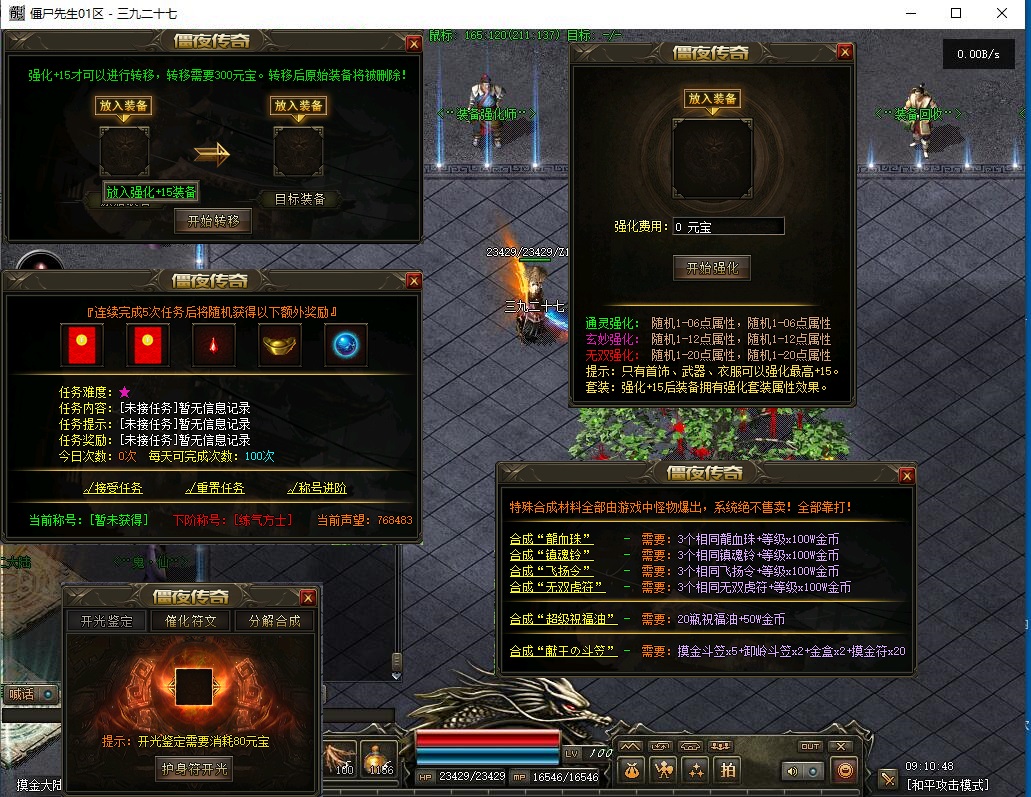Close the enhancement transfer panel
Viewport: 1031px width, 797px height.
tap(414, 43)
